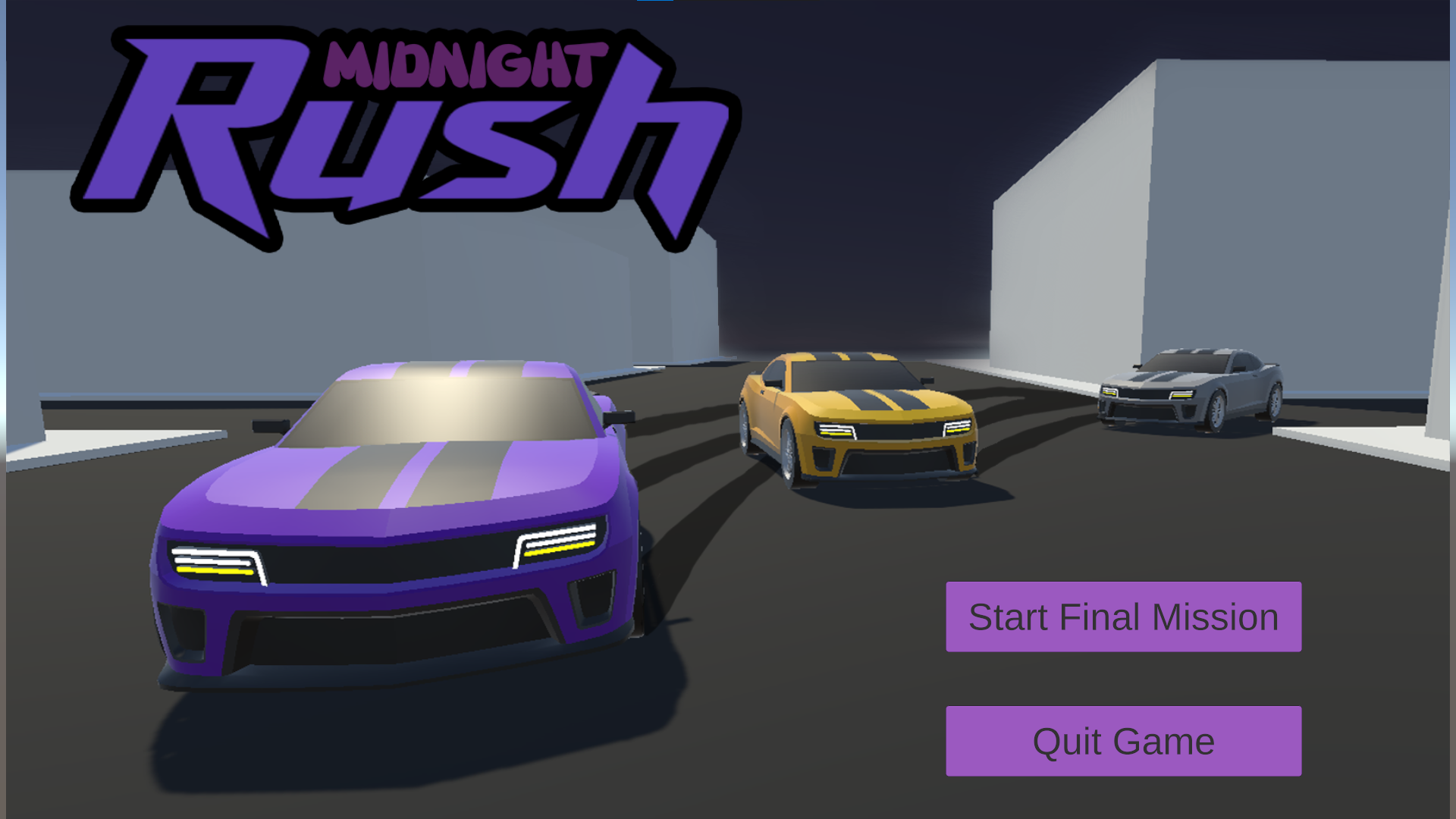Click the dark night sky backdrop
Image resolution: width=1456 pixels, height=819 pixels.
(872, 152)
